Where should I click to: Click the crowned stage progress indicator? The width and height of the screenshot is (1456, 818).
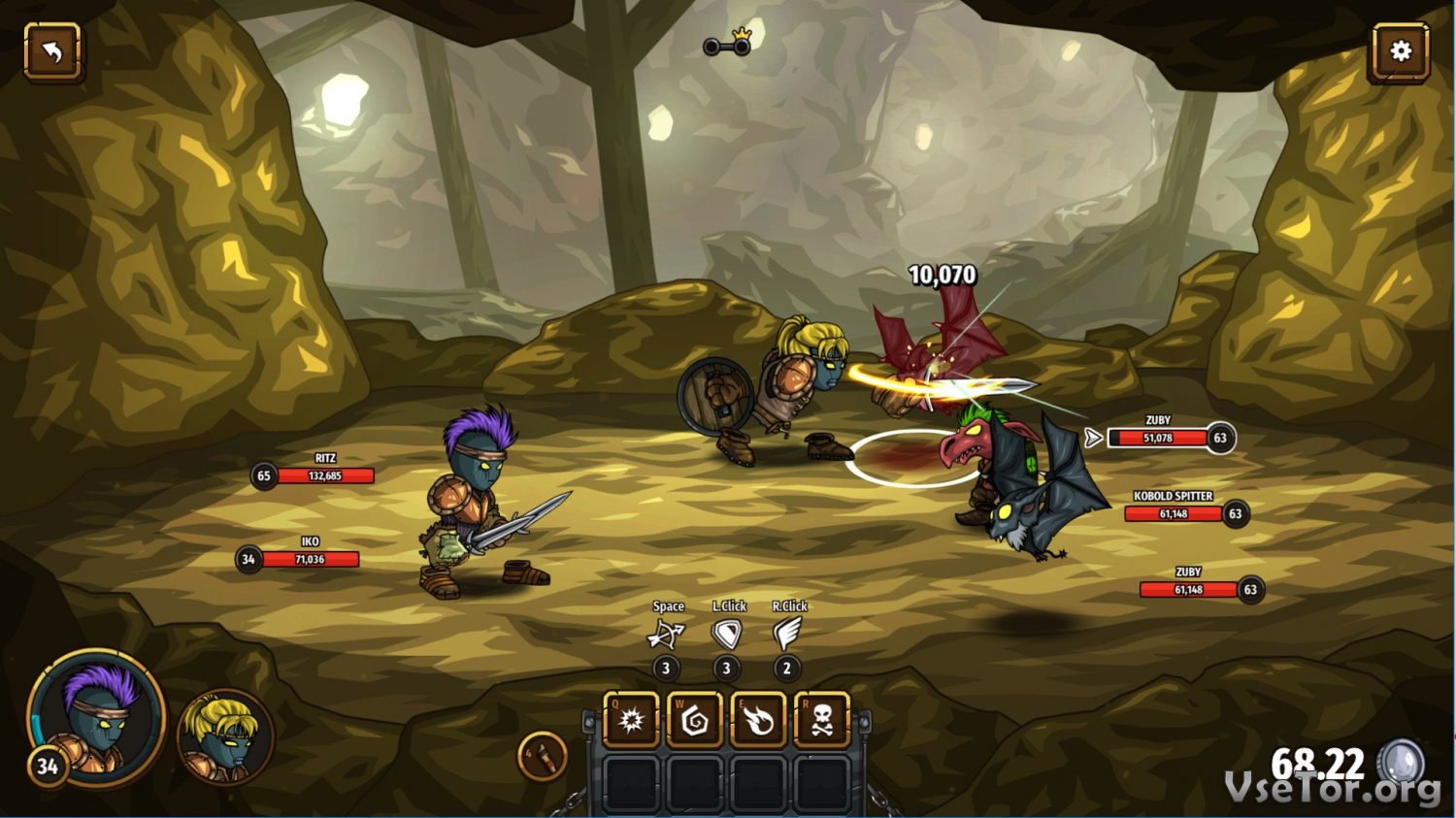click(729, 44)
